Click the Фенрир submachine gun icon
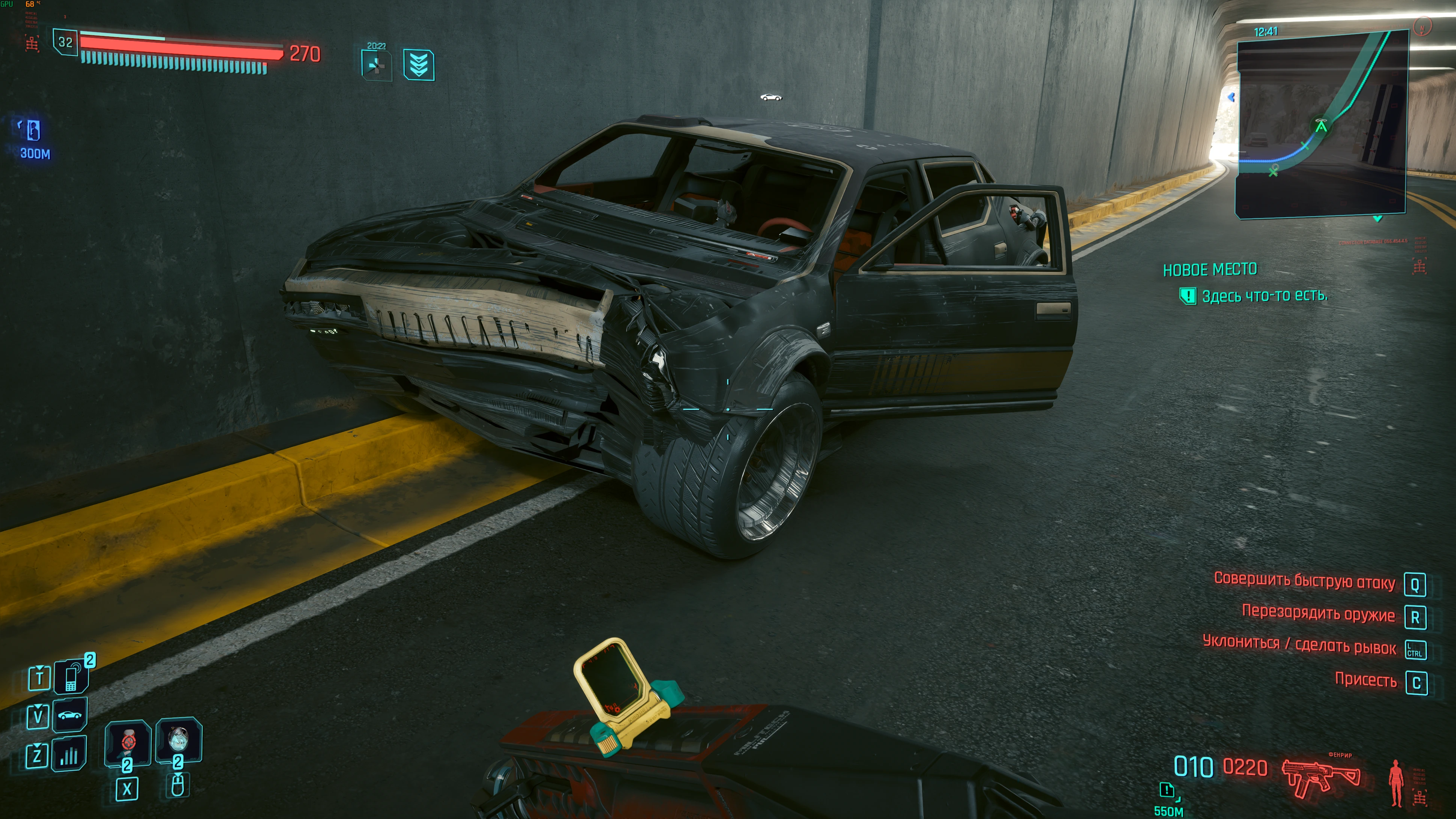The width and height of the screenshot is (1456, 819). pyautogui.click(x=1320, y=777)
